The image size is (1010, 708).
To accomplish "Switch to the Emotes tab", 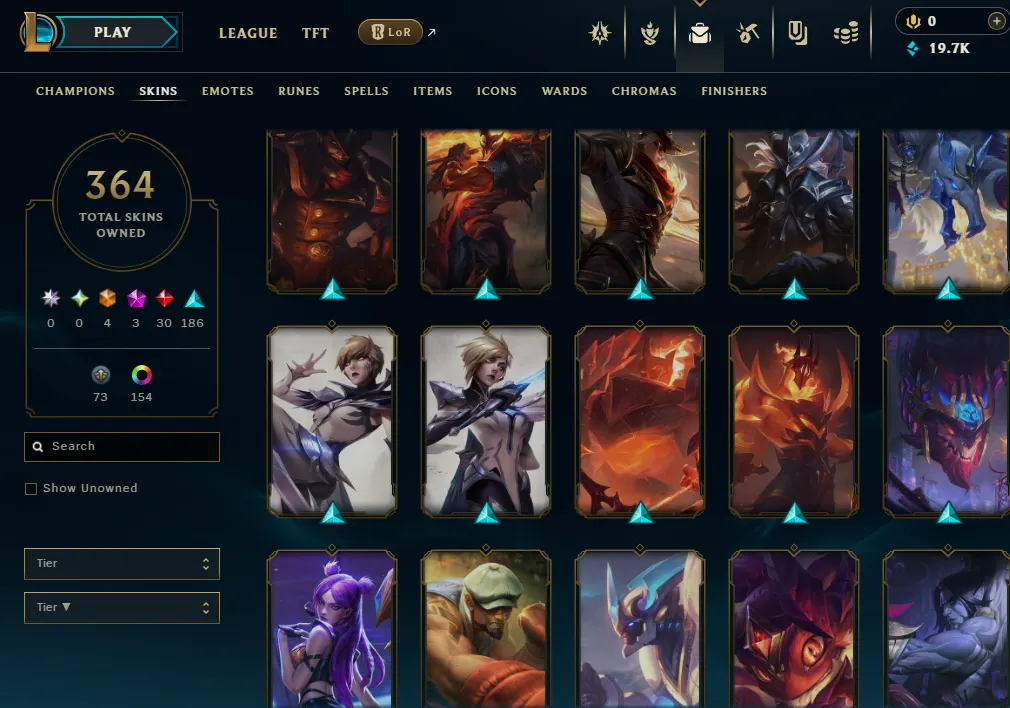I will point(228,91).
